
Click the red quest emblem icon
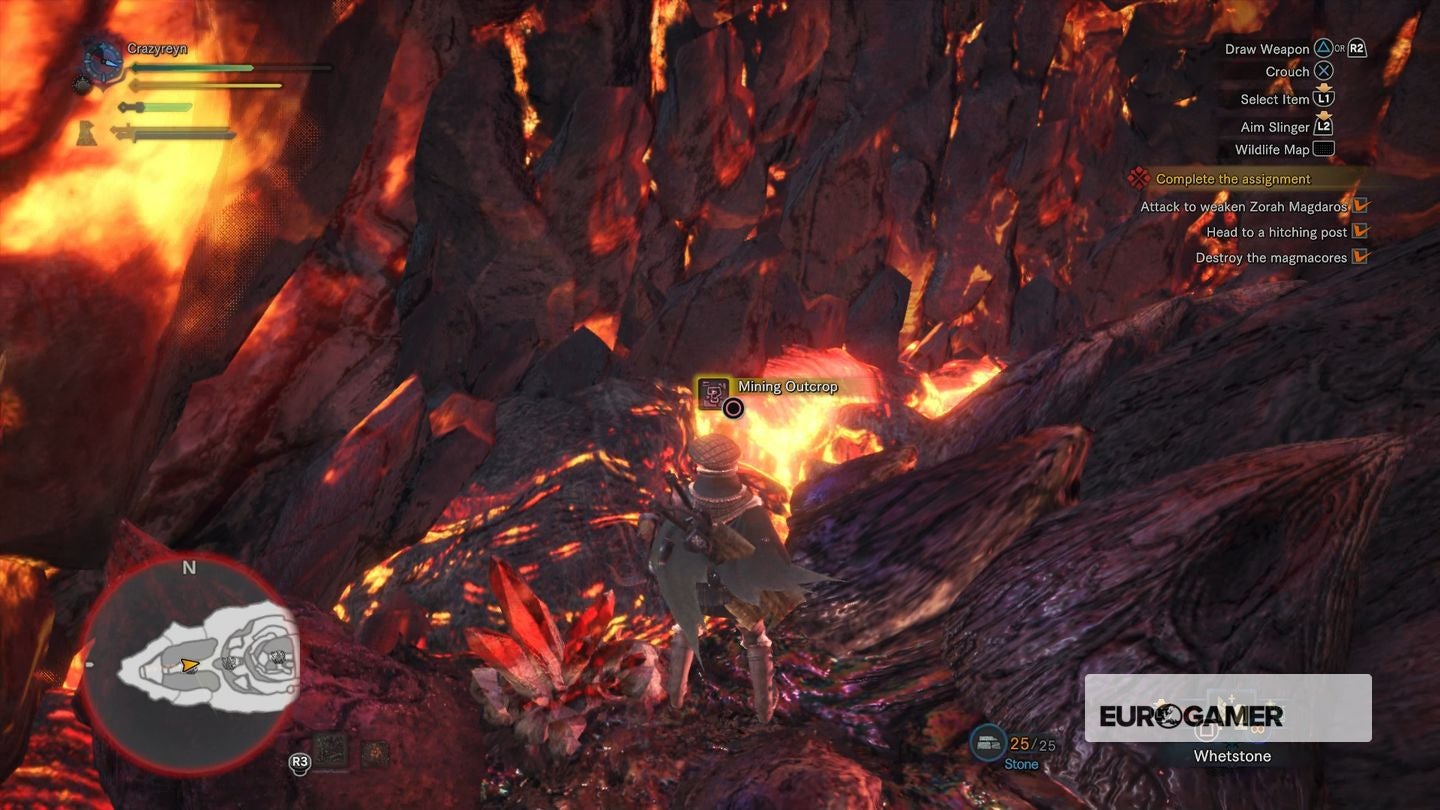(1137, 178)
